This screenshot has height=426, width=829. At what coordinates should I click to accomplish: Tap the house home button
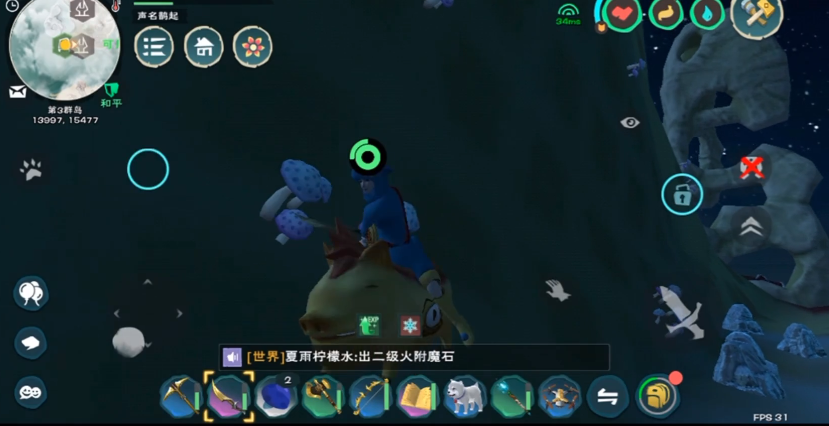click(204, 46)
